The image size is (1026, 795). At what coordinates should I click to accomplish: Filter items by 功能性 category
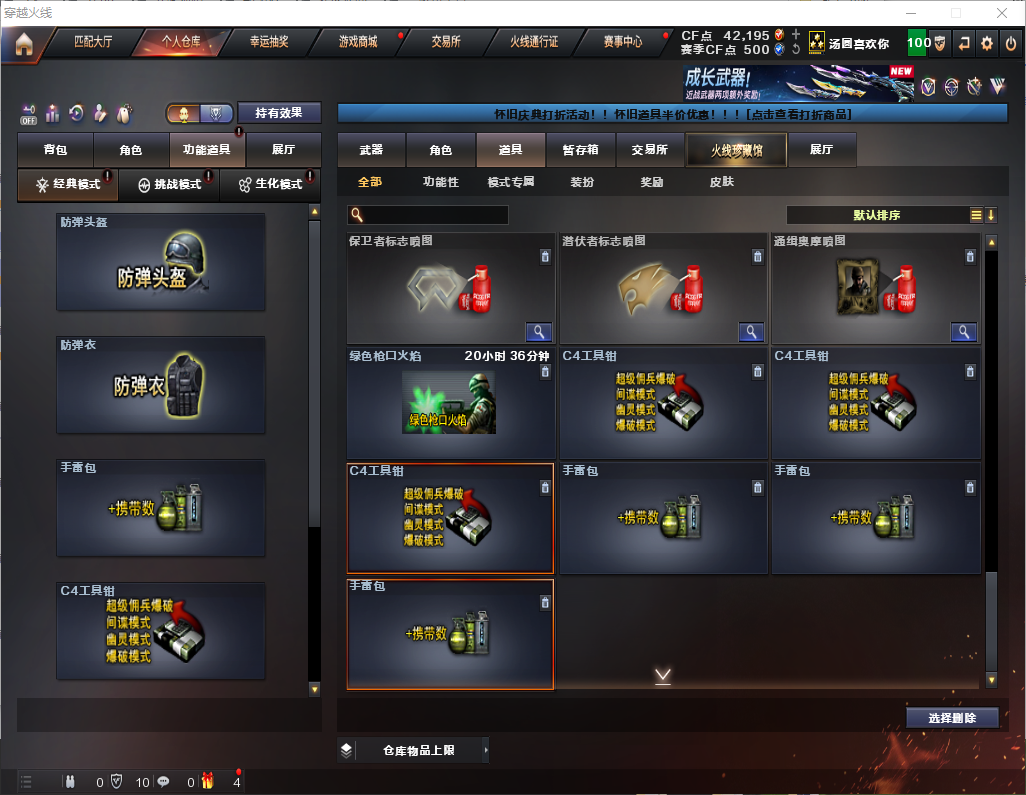[x=440, y=182]
